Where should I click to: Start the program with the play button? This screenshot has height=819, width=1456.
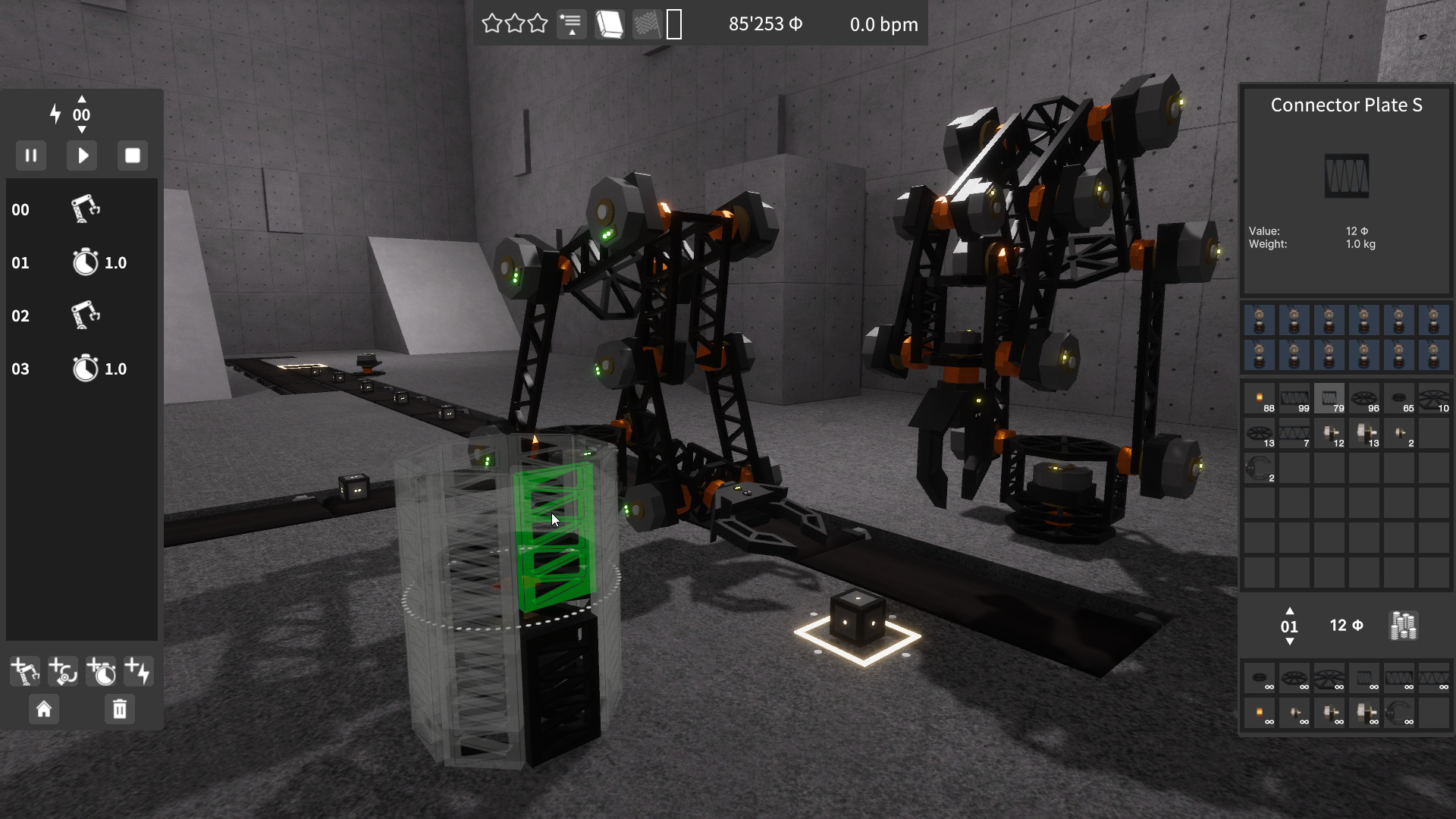pos(81,155)
